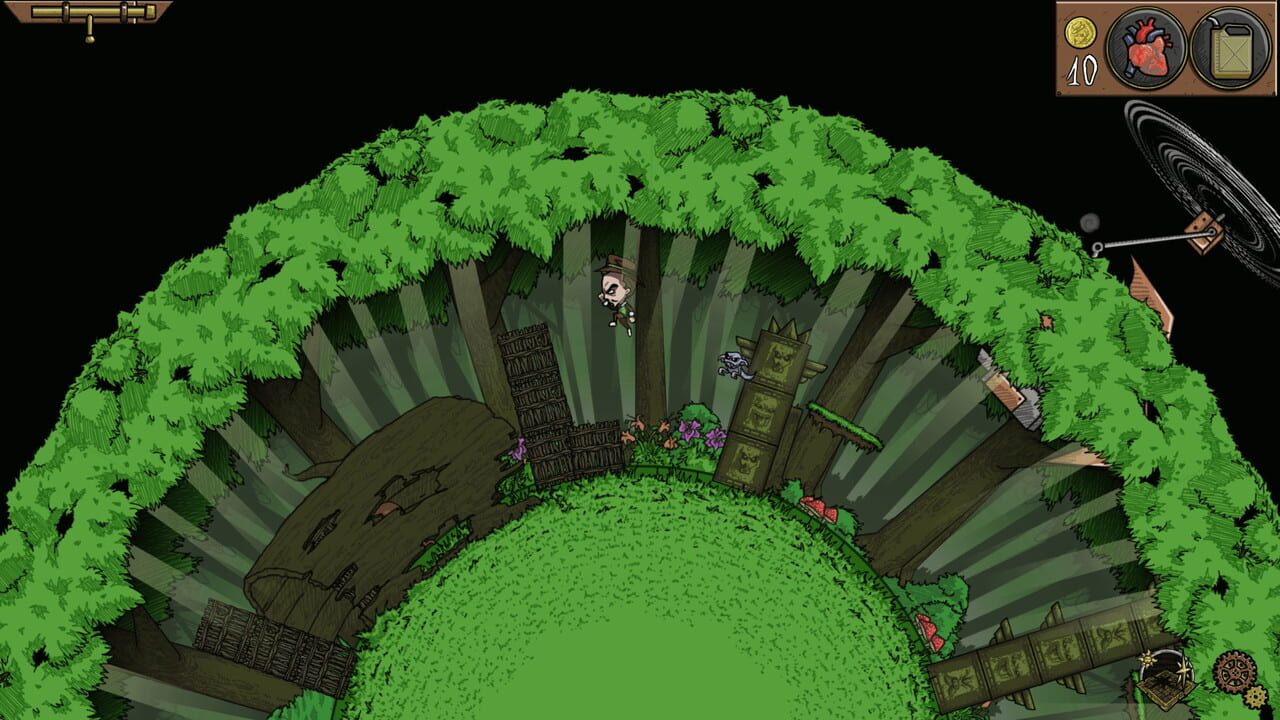Click the large eye-patterned gear
This screenshot has height=720, width=1280.
click(1234, 672)
